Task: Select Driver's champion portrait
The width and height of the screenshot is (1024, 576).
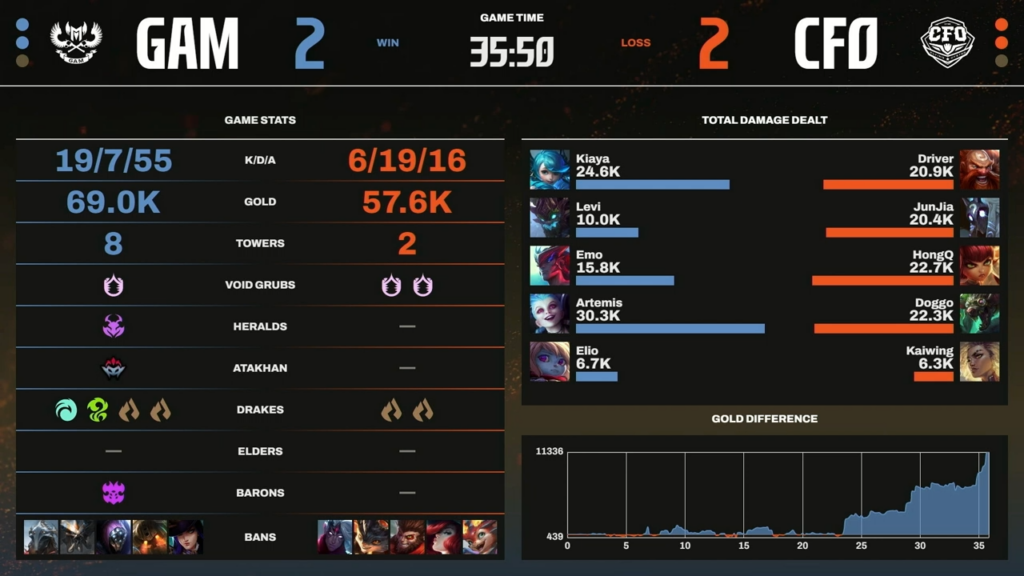Action: 979,170
